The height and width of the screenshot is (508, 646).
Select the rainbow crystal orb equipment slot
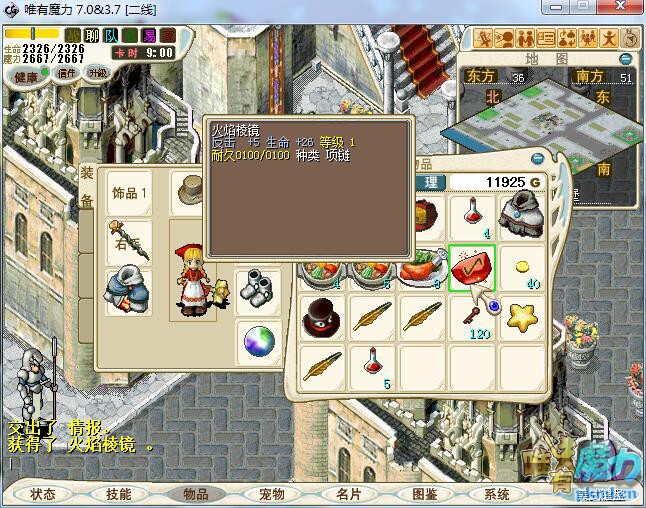point(258,342)
